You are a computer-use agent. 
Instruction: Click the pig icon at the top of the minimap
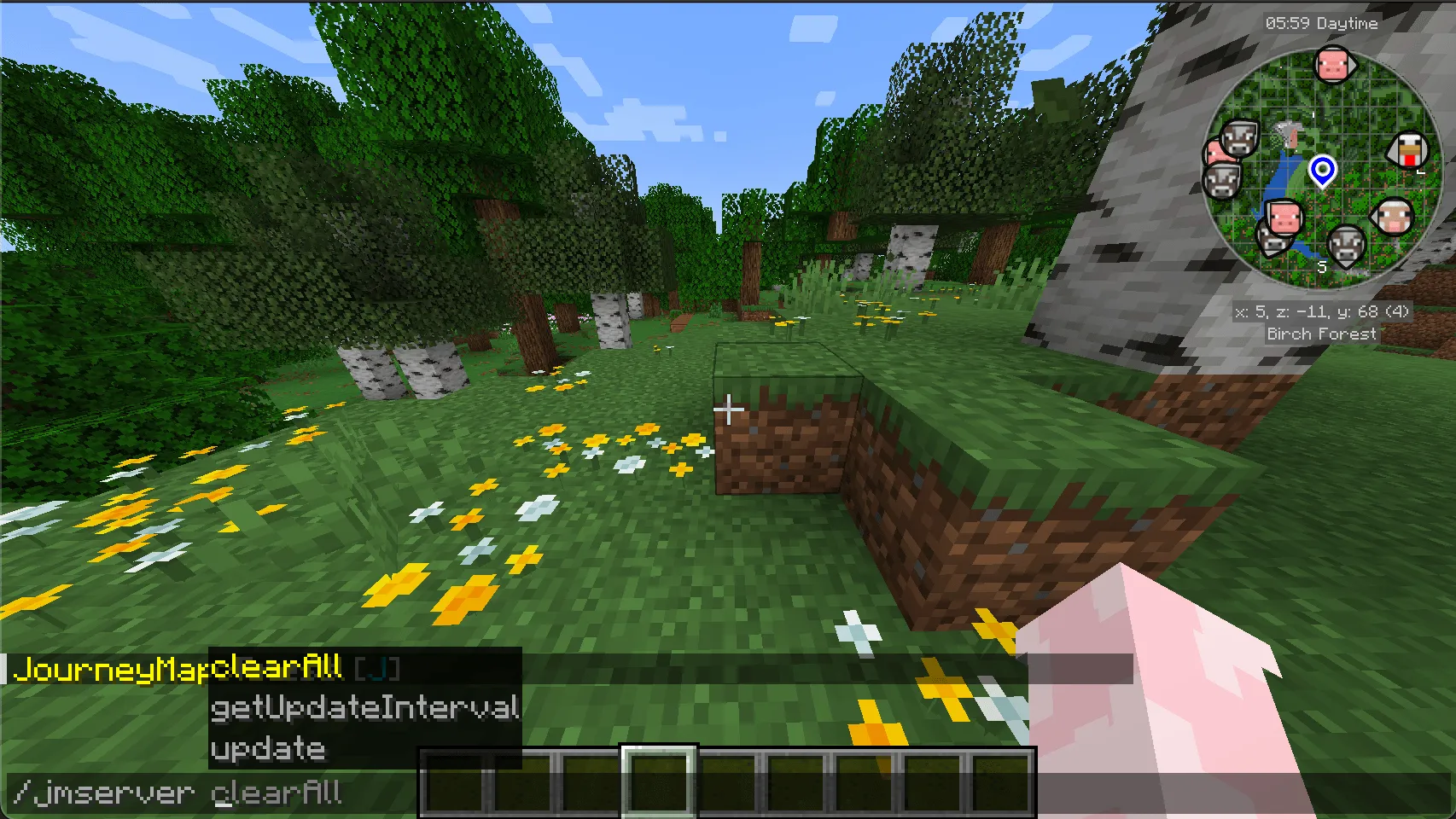(x=1336, y=66)
